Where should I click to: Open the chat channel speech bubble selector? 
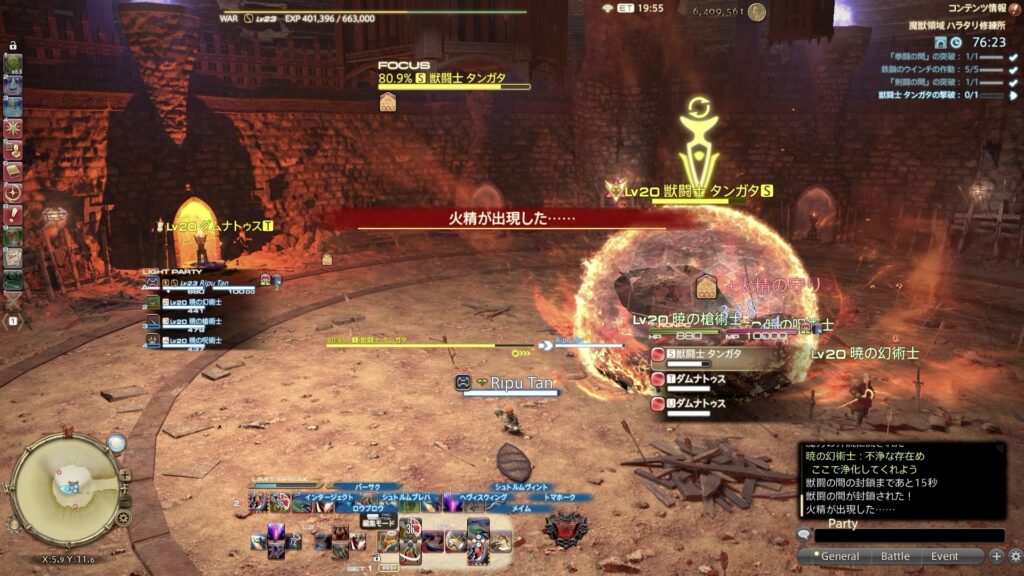tap(804, 536)
